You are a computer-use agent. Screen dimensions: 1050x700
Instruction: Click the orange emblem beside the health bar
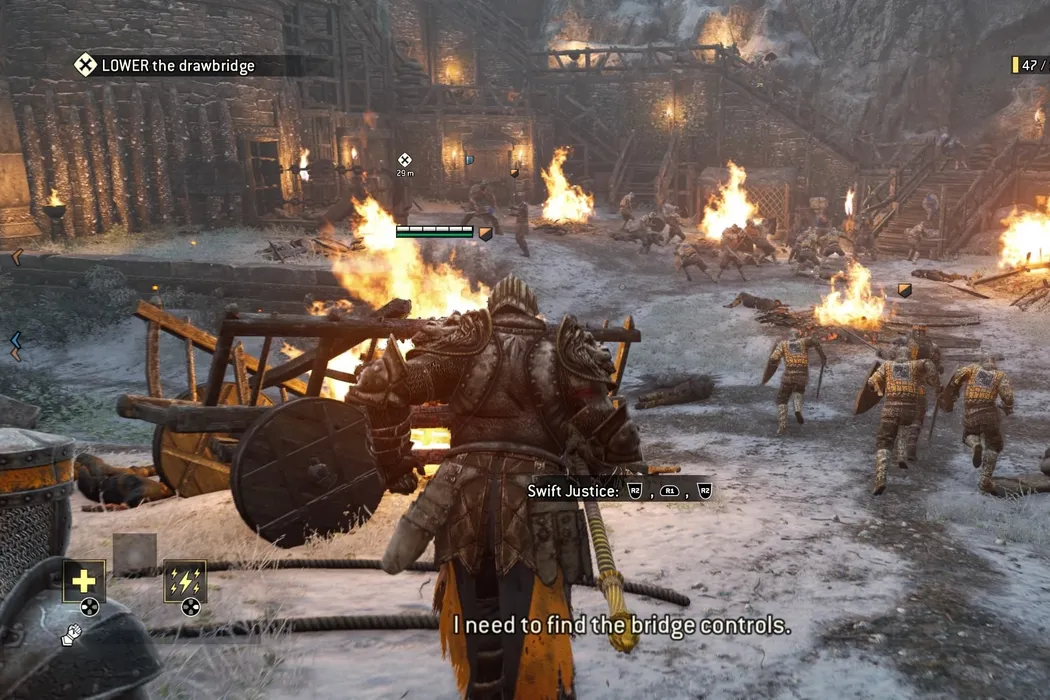click(486, 233)
